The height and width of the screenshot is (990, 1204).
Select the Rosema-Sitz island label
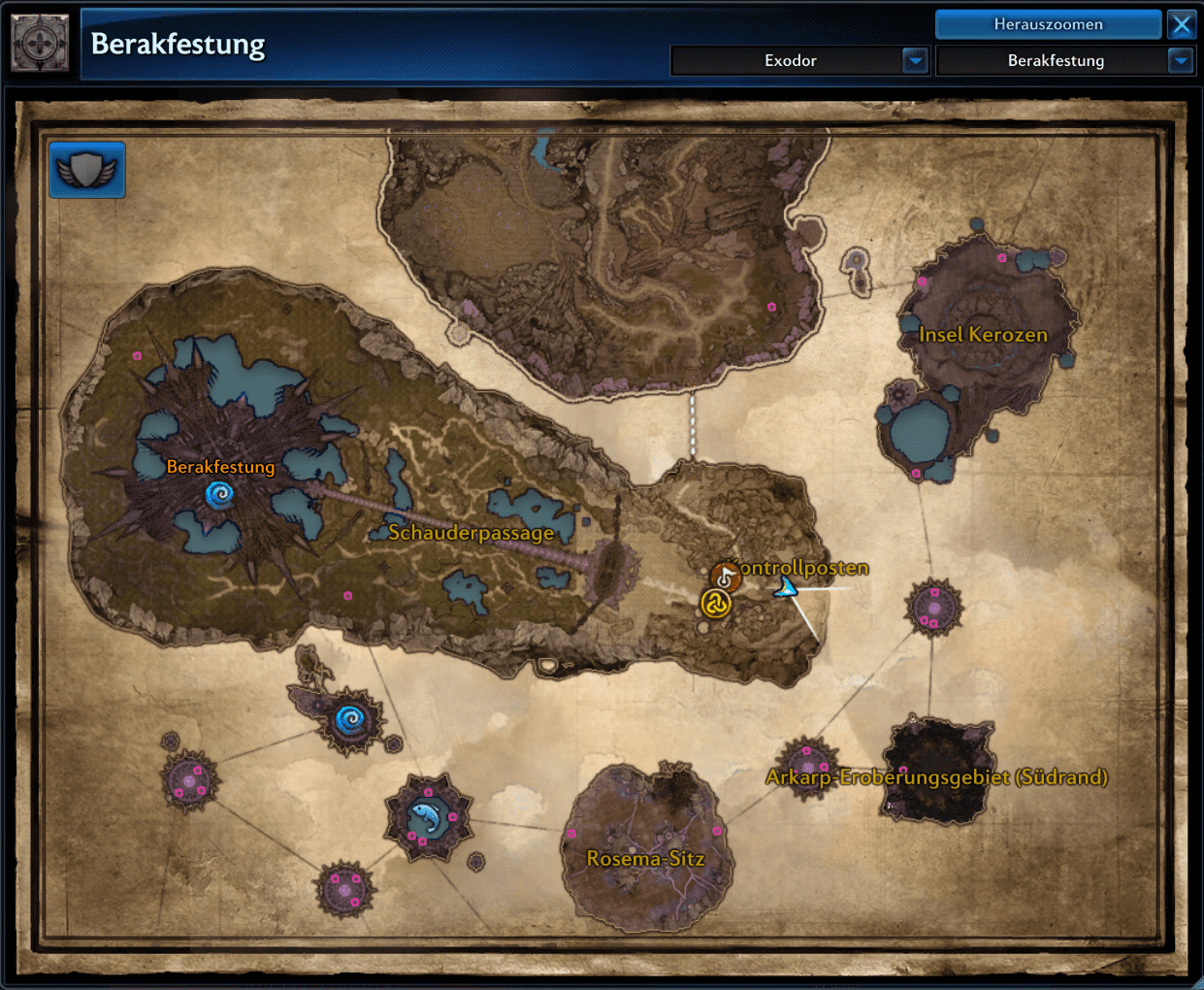point(645,859)
